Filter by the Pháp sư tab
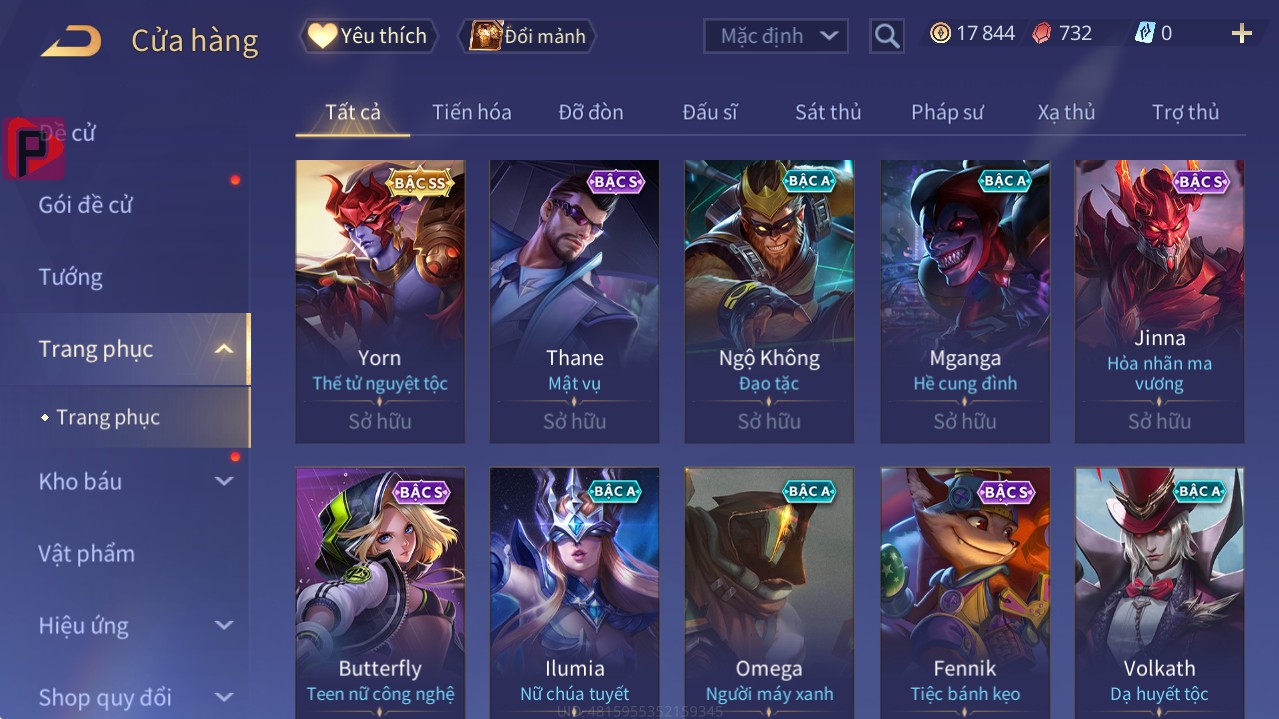This screenshot has width=1279, height=719. 947,112
